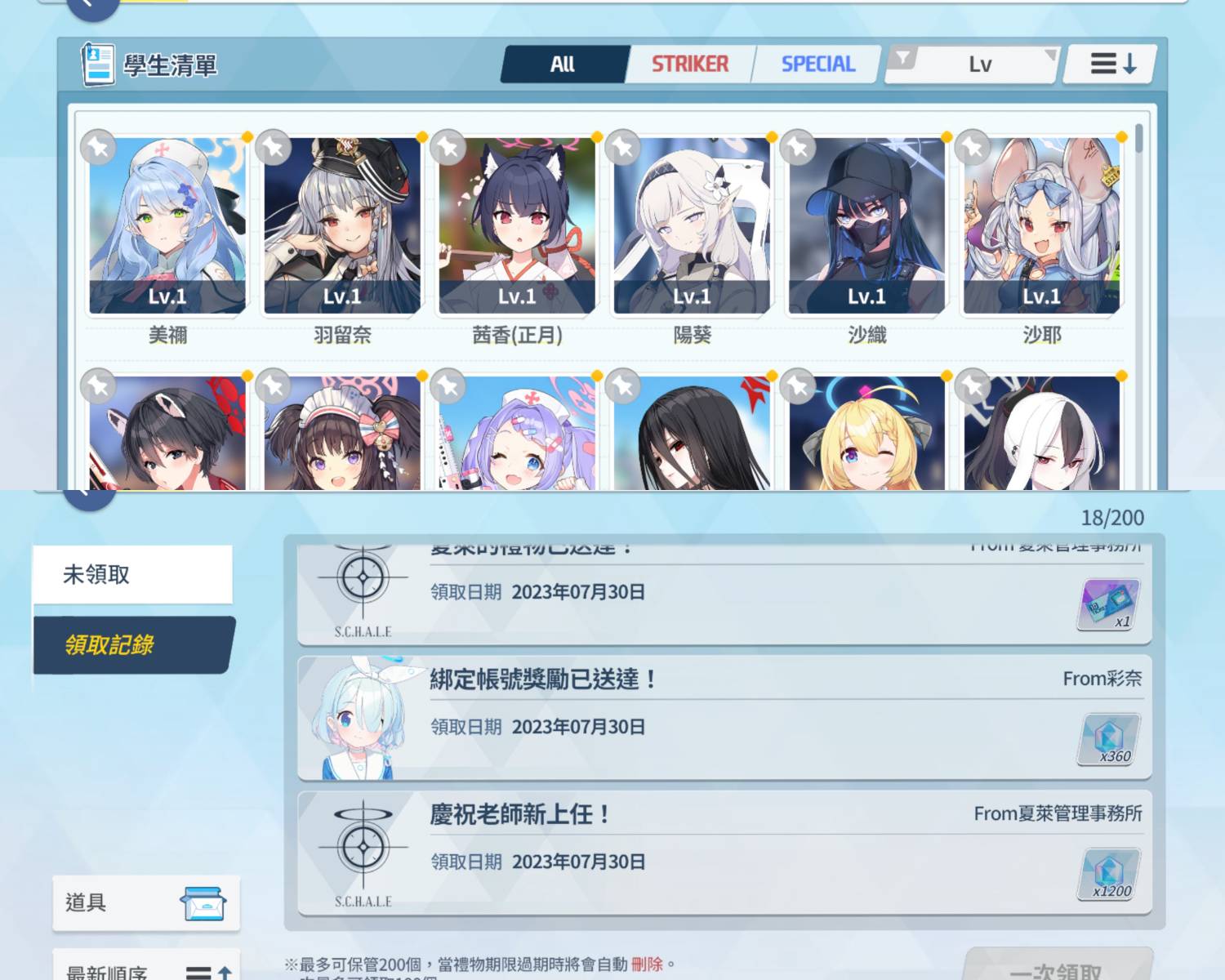Toggle the pin on 美禰's portrait
The height and width of the screenshot is (980, 1225).
[98, 148]
